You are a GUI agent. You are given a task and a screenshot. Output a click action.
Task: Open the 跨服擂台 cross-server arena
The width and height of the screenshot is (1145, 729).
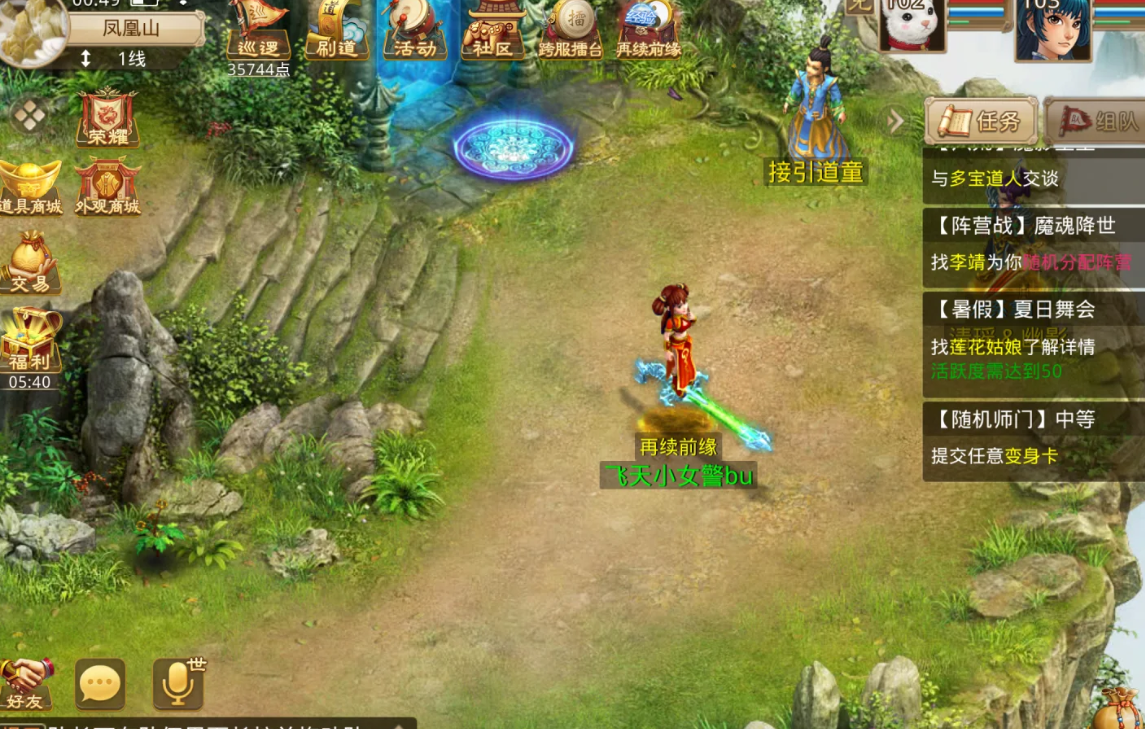(570, 30)
